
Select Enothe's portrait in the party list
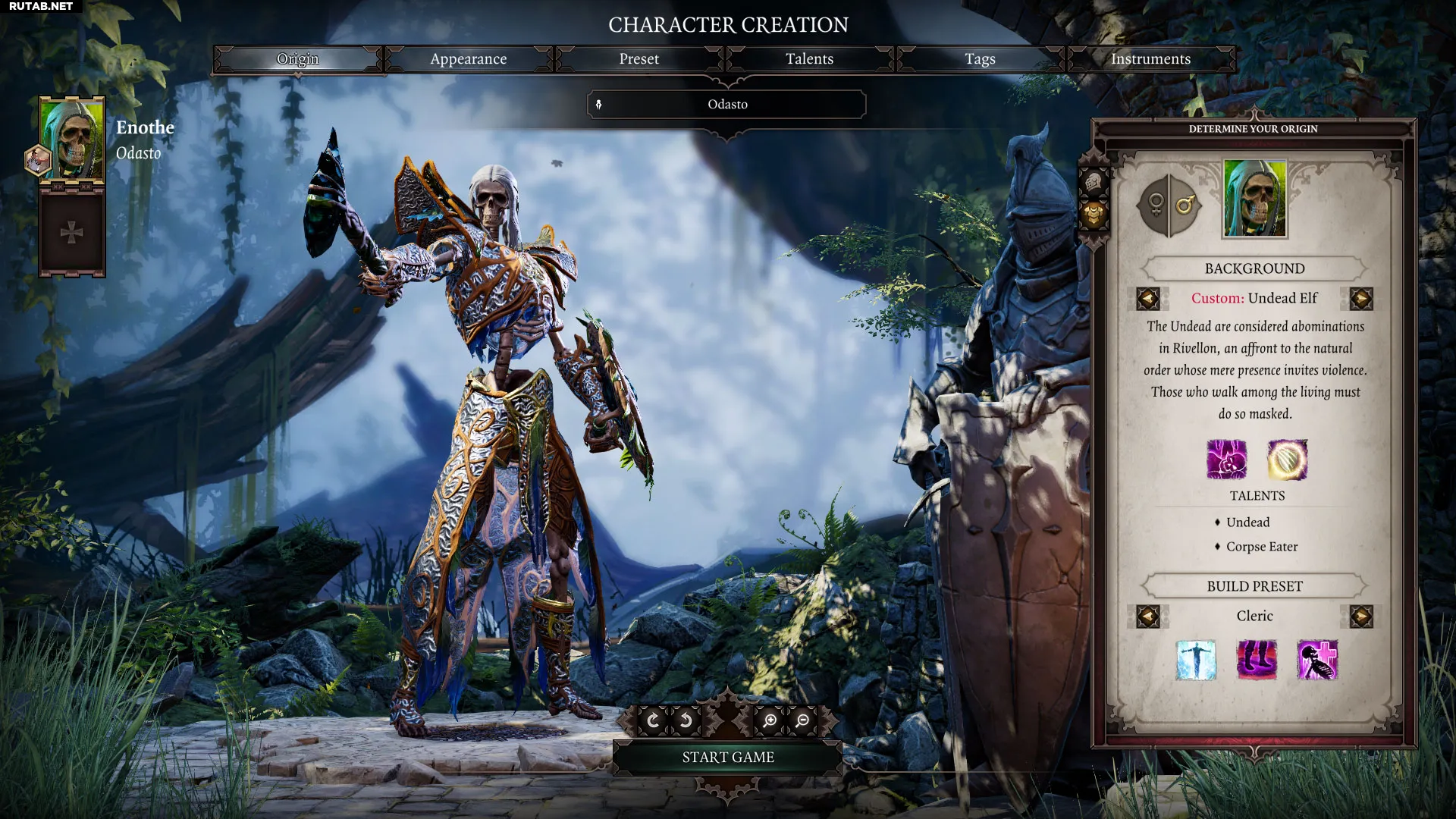(x=72, y=140)
